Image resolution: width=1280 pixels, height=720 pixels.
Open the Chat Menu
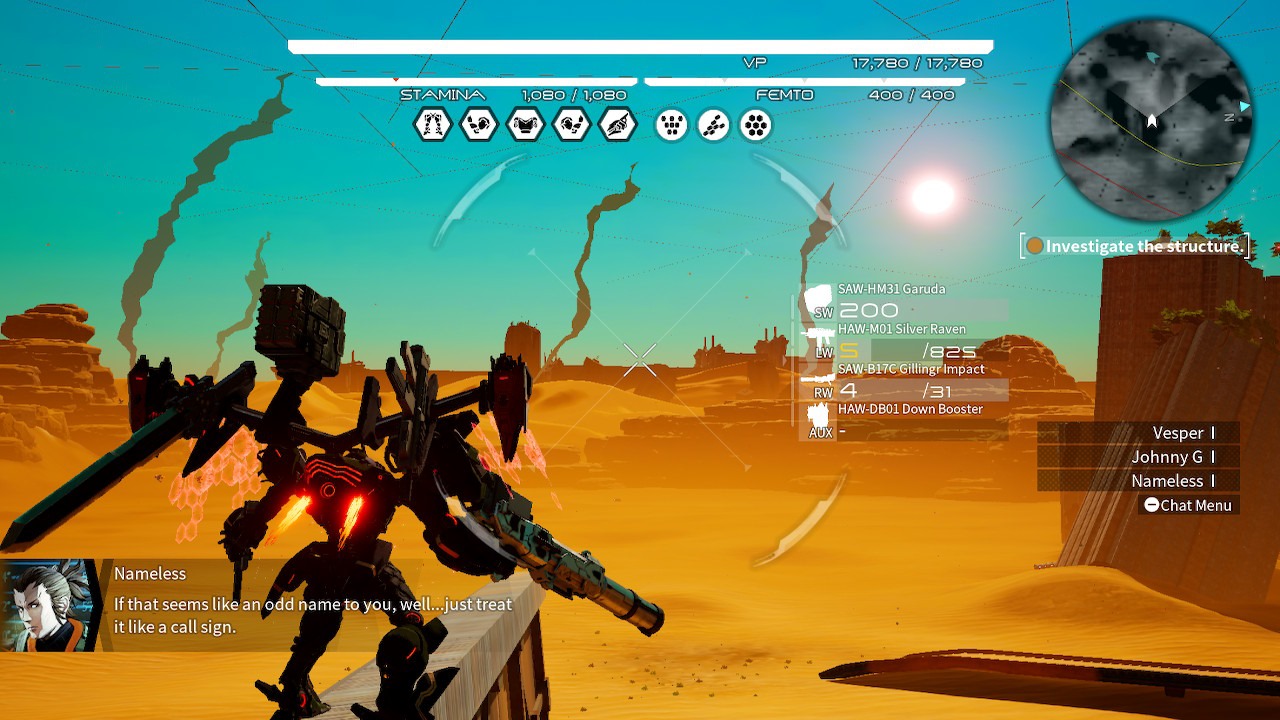(1188, 505)
